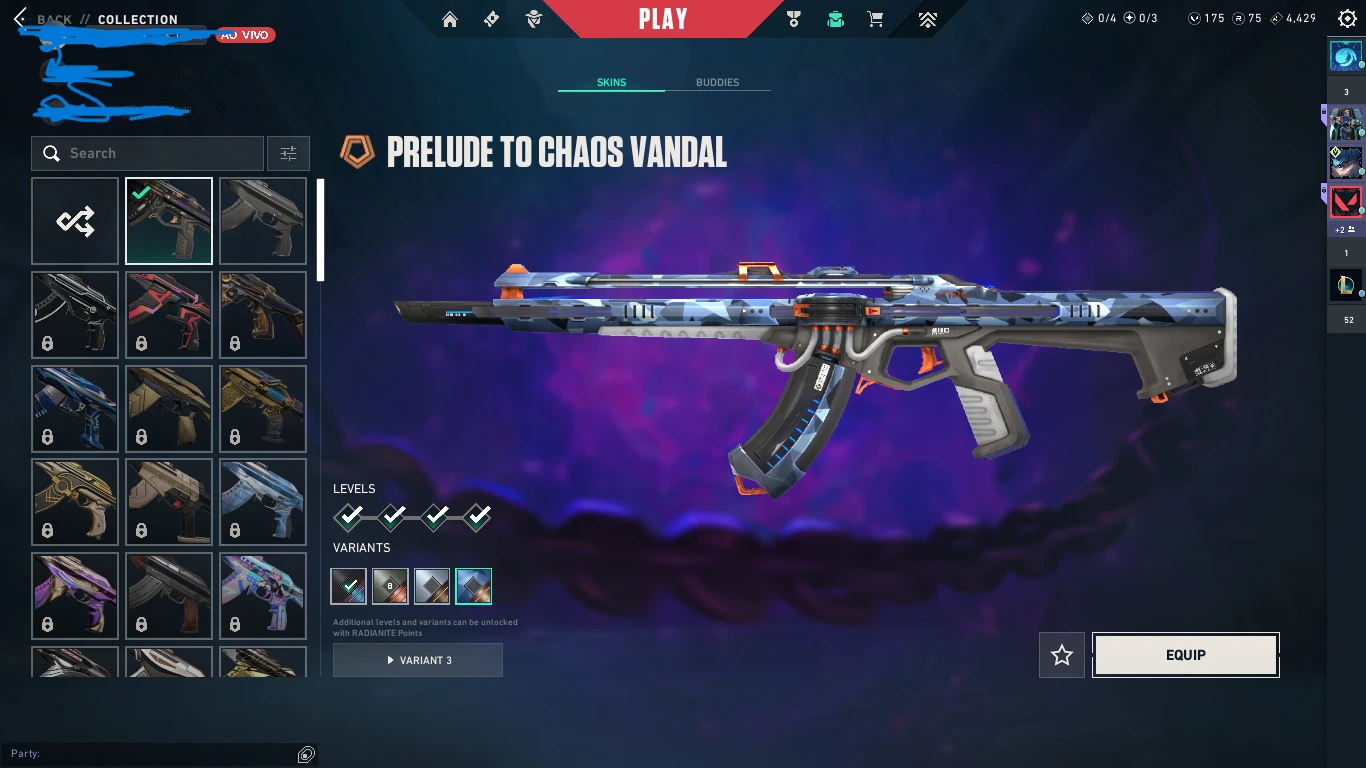Open the party chat expand icon
The image size is (1366, 768).
pyautogui.click(x=307, y=754)
